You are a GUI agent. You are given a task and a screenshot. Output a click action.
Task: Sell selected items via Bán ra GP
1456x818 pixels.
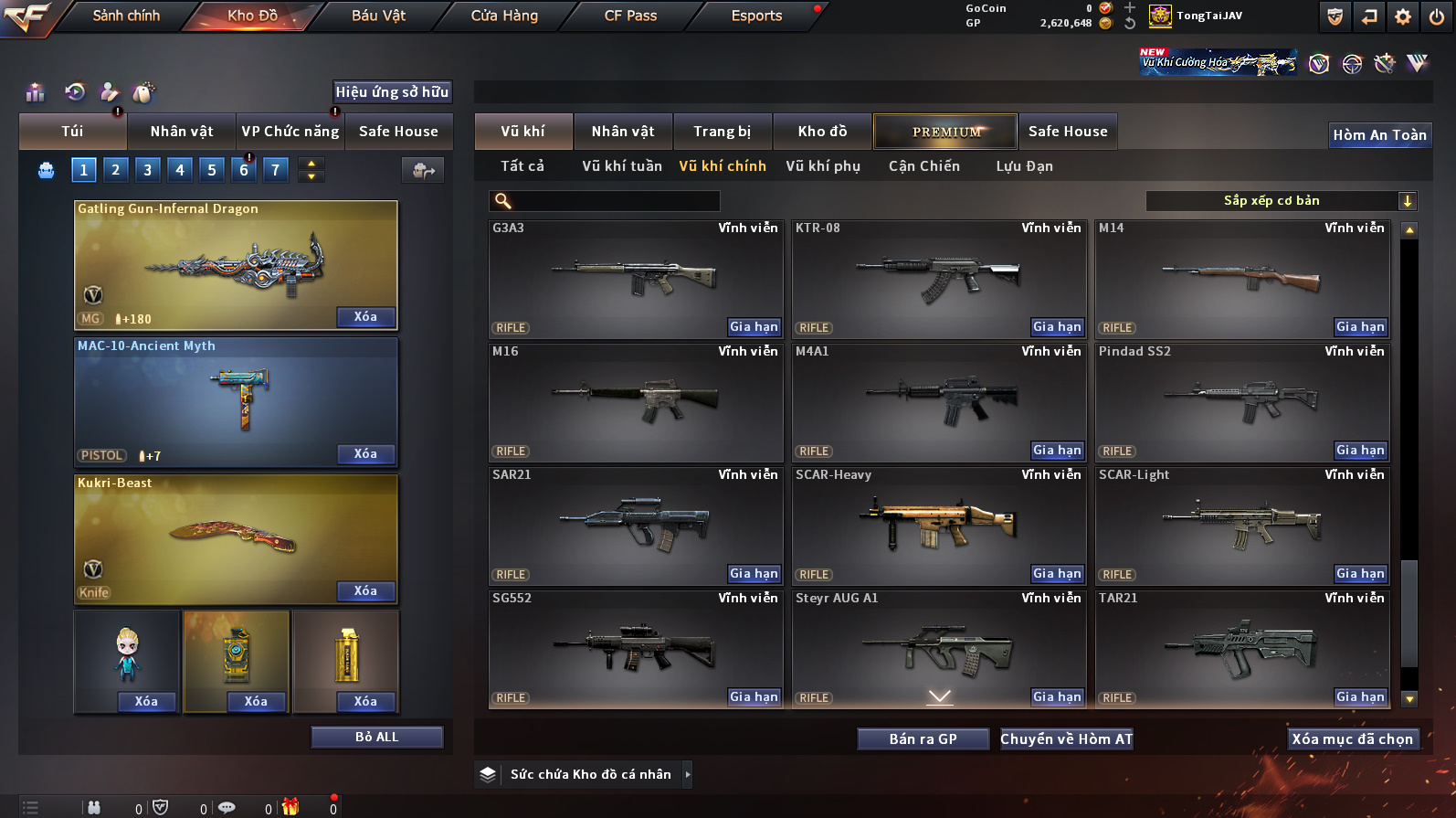coord(923,739)
